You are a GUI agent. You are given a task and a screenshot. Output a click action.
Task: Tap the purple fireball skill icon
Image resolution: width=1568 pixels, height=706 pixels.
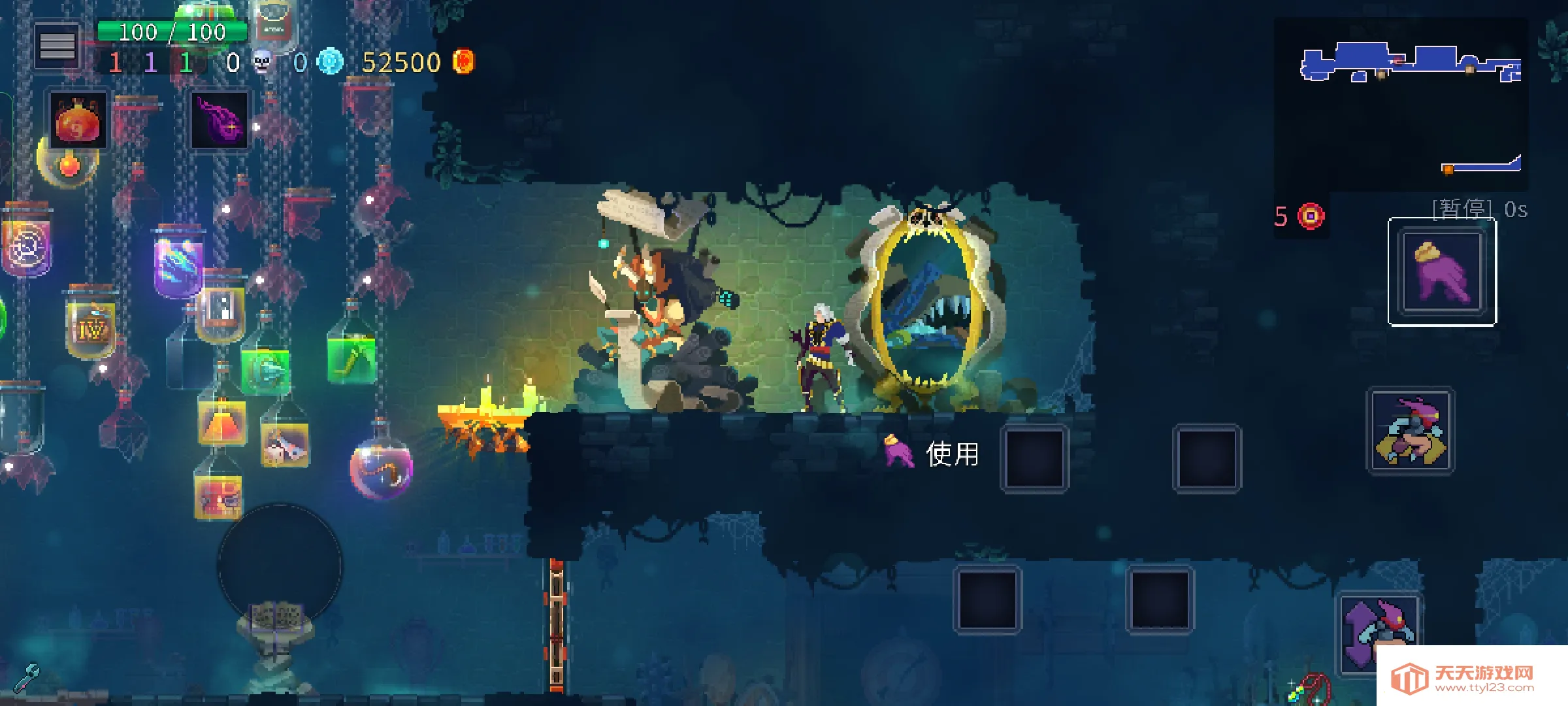point(218,120)
